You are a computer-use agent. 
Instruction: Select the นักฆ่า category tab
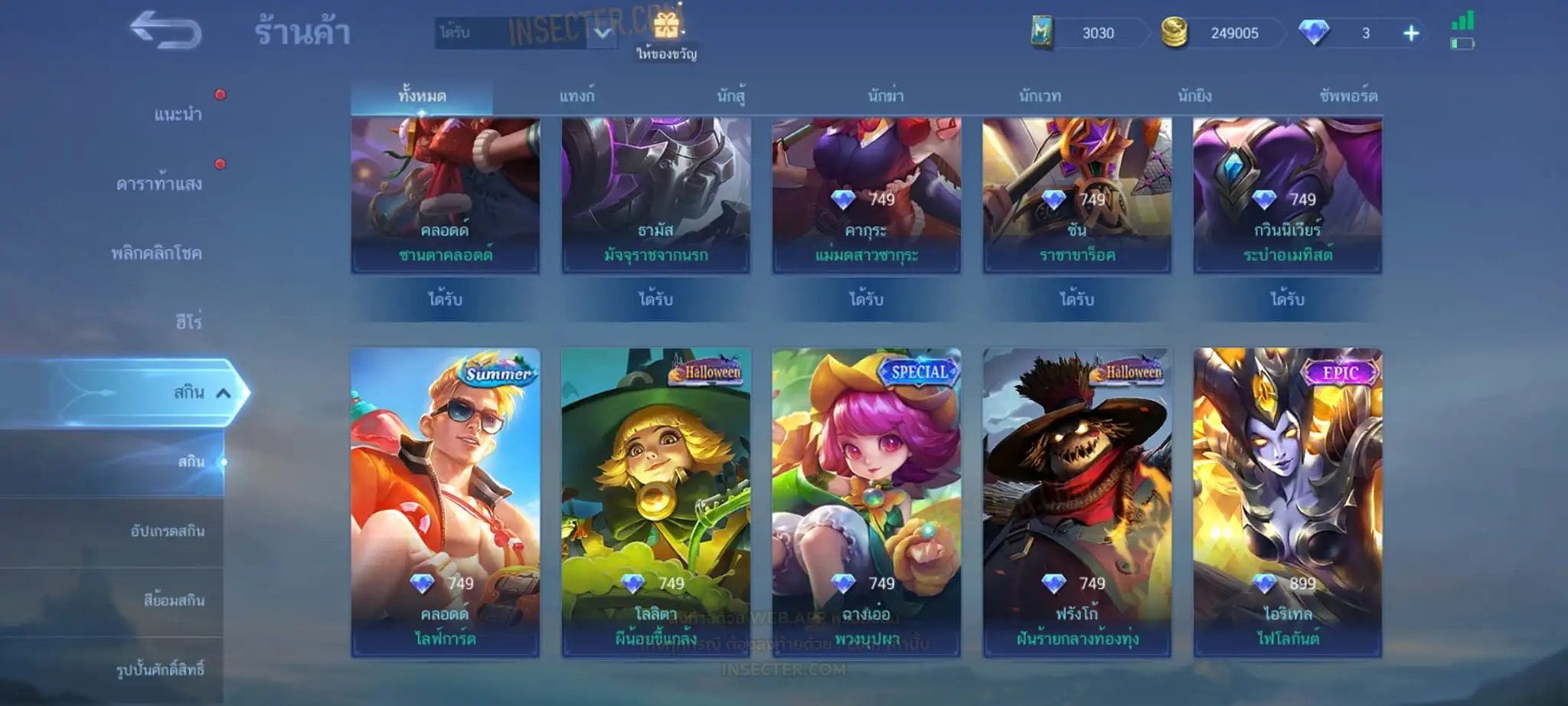[x=886, y=96]
